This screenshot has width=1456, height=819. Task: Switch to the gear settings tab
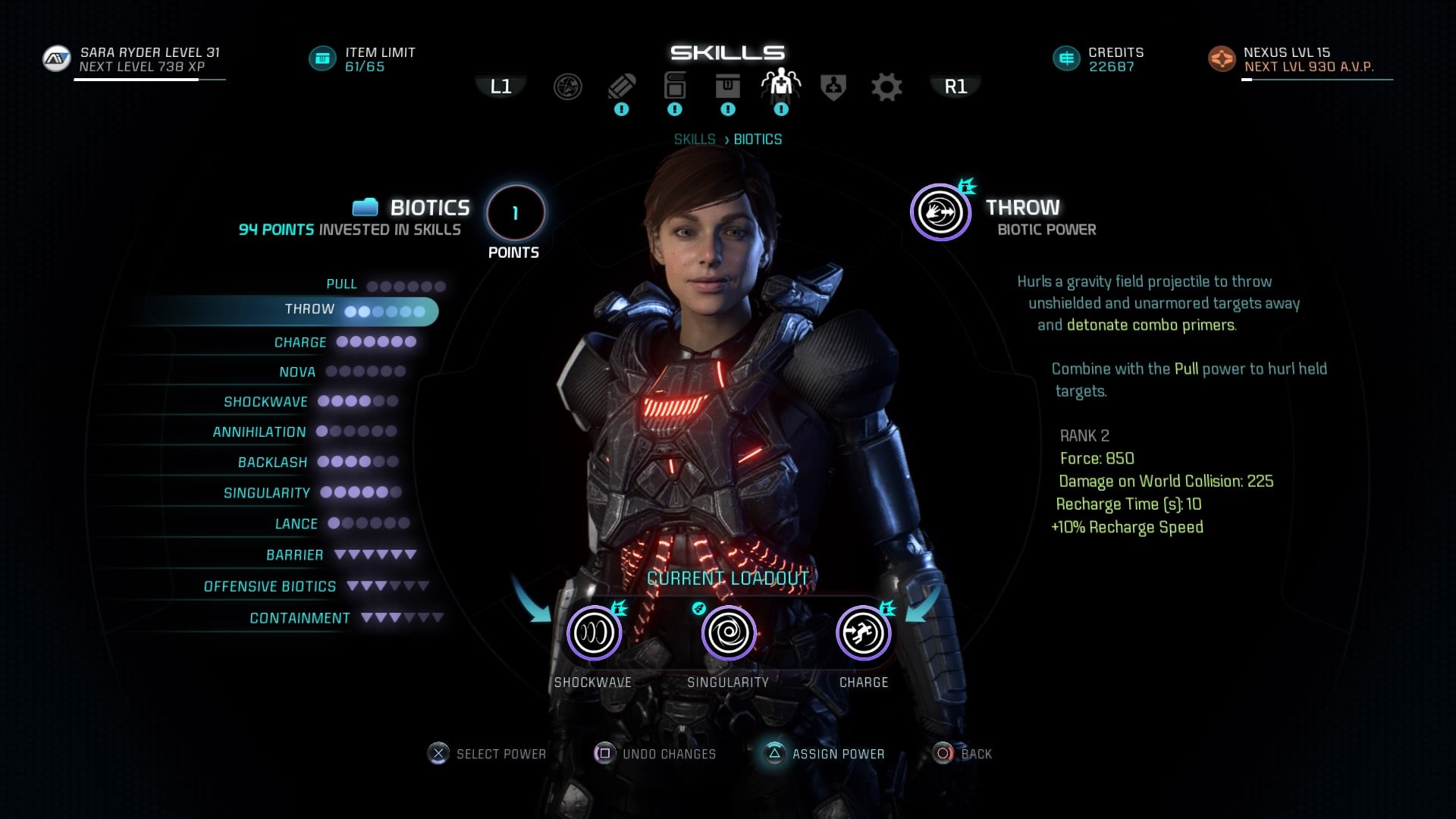[x=886, y=87]
